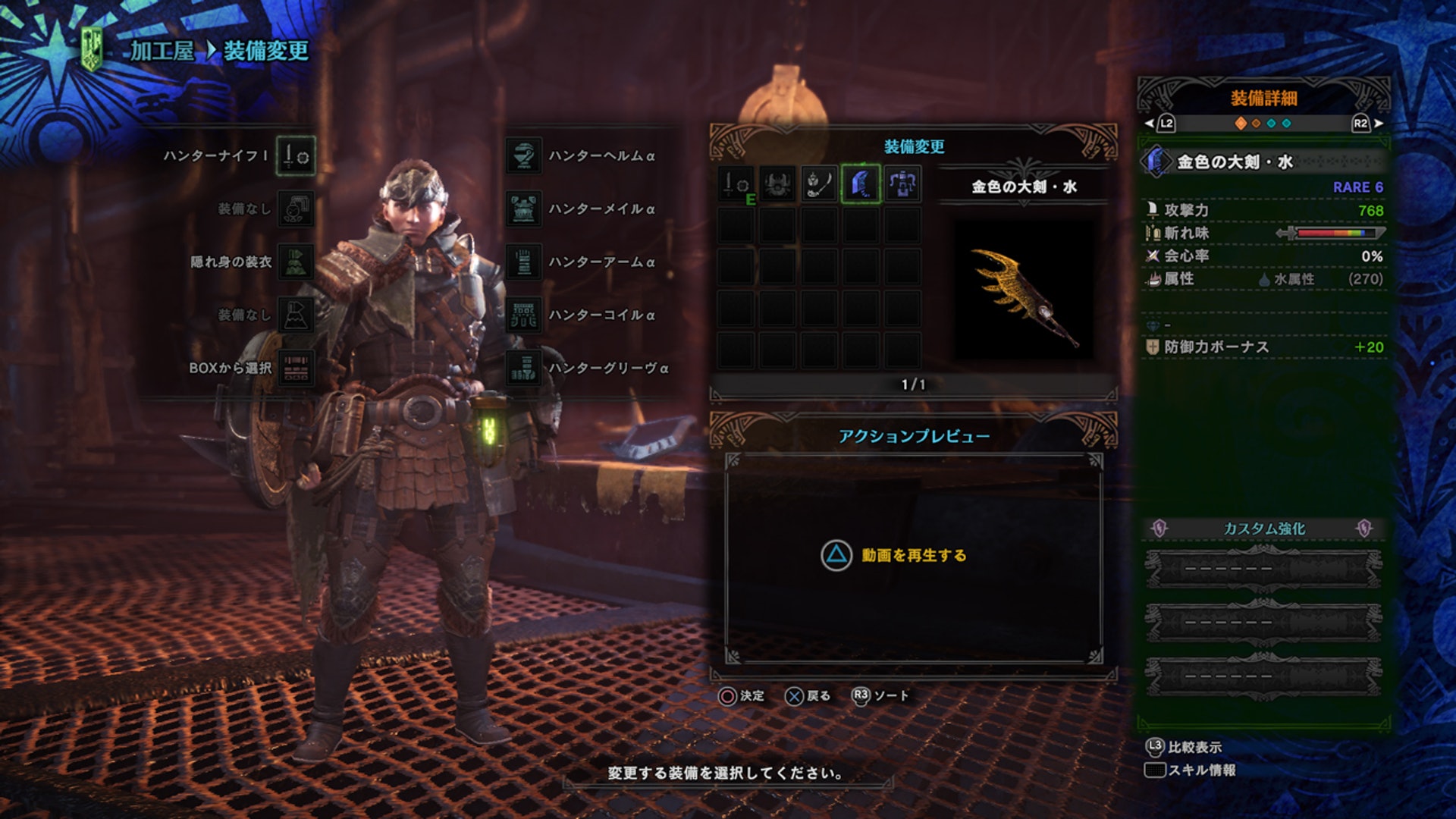Select the 隠れ身の装衣 mantle slot
This screenshot has width=1456, height=819.
(295, 262)
